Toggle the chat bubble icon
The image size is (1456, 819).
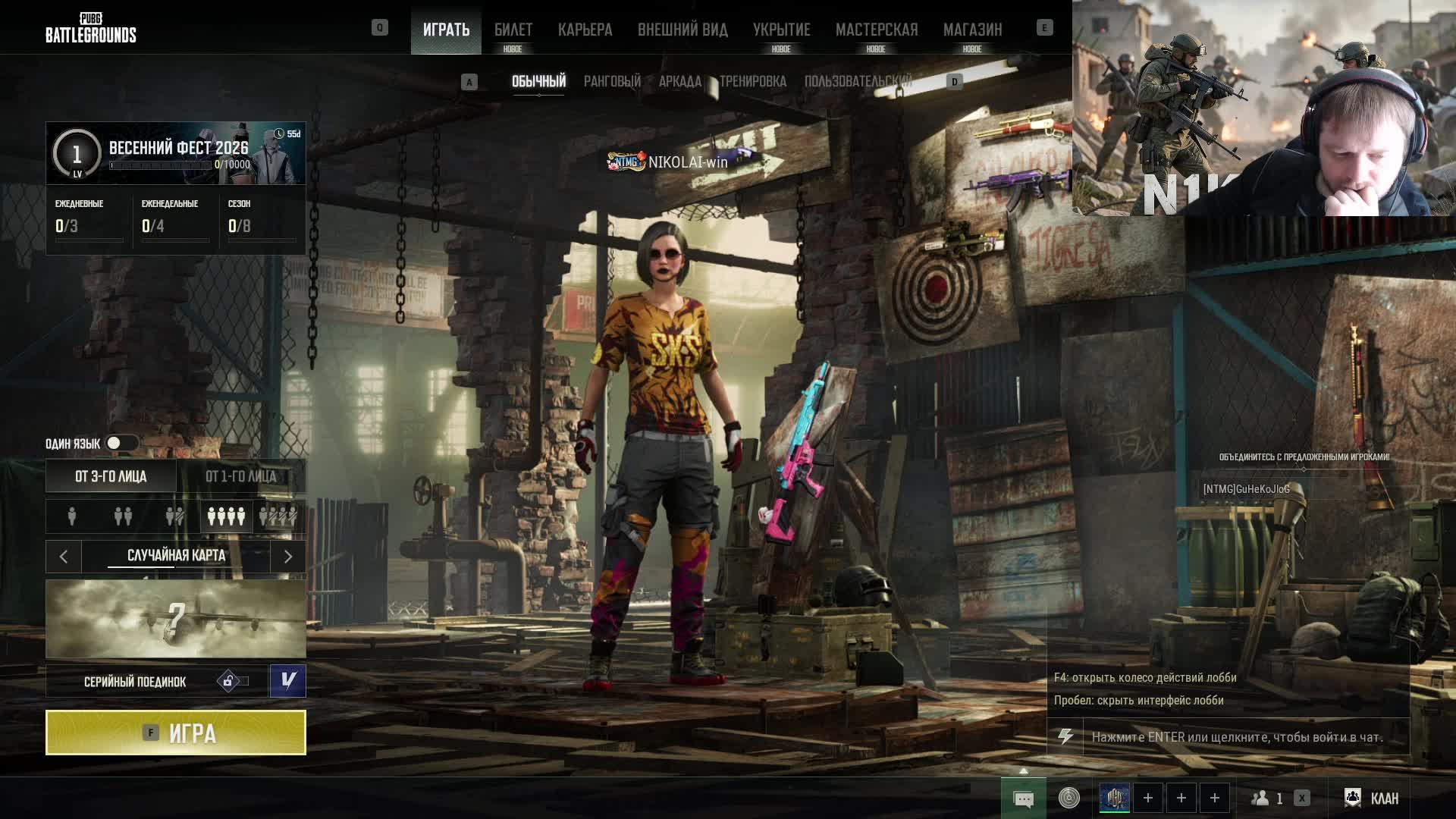point(1023,799)
